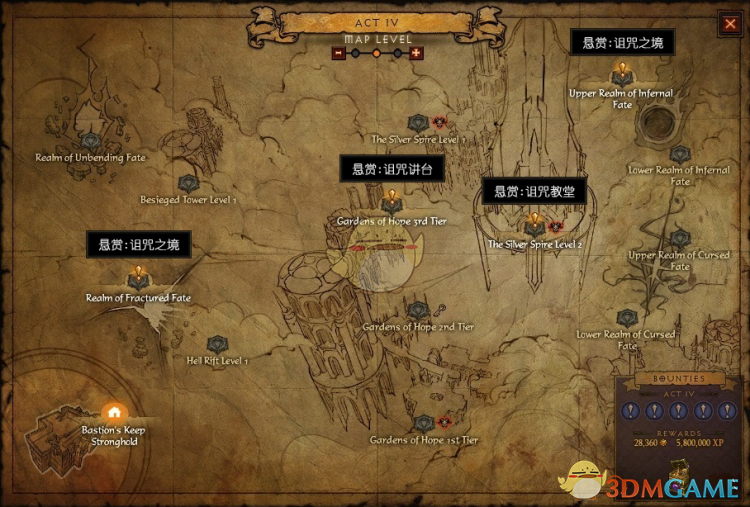Screen dimensions: 750x507
Task: Zoom in map level with plus button
Action: click(416, 53)
